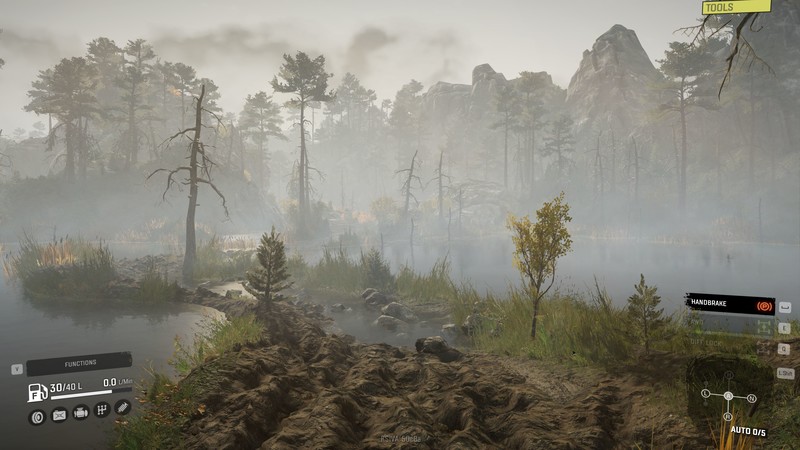Open the yellow Tools panel
The image size is (800, 450).
736,7
